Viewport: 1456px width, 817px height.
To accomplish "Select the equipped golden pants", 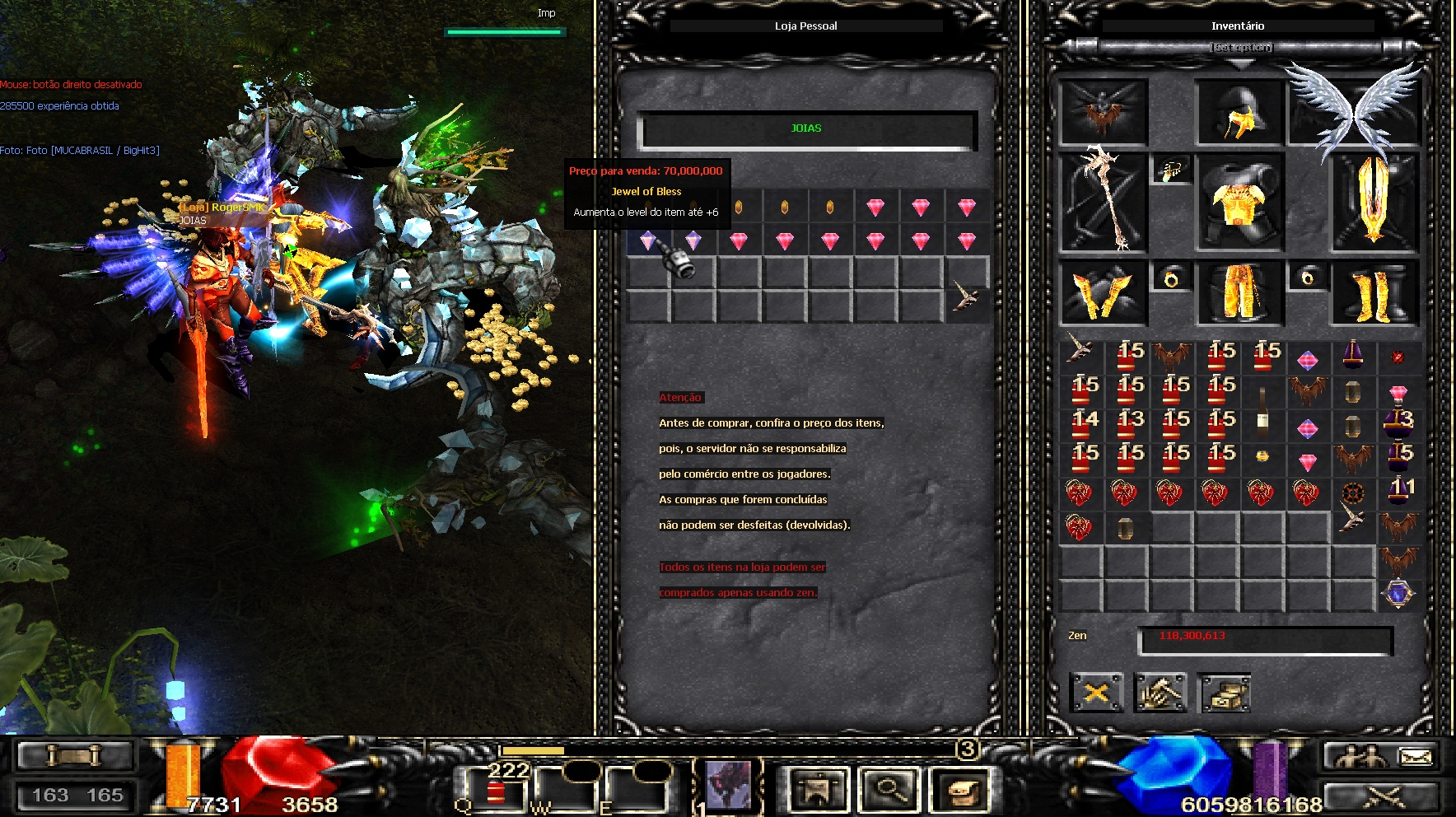I will (x=1239, y=292).
